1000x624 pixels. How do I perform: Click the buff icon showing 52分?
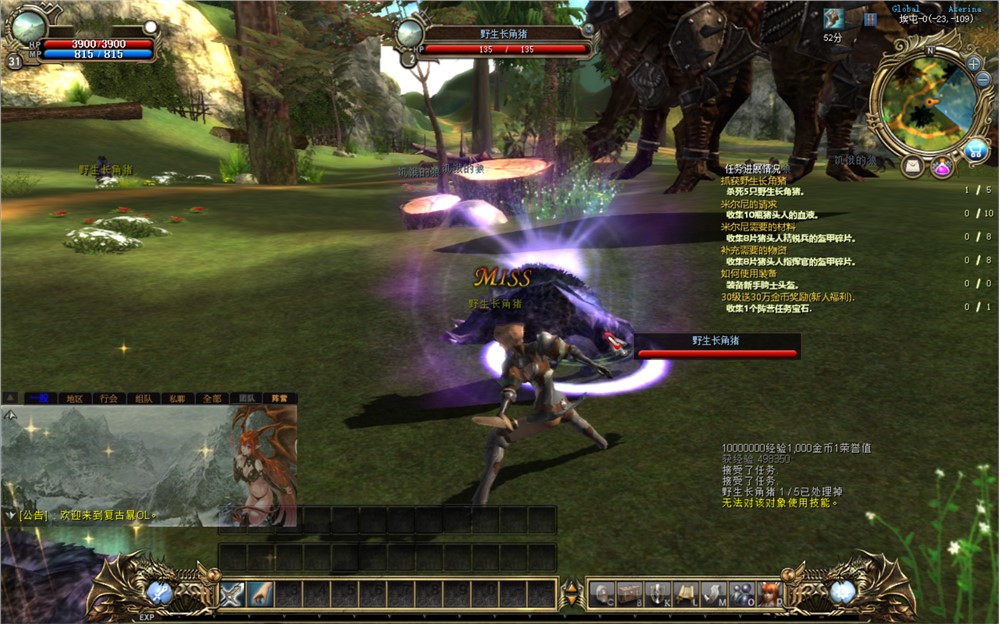click(833, 19)
